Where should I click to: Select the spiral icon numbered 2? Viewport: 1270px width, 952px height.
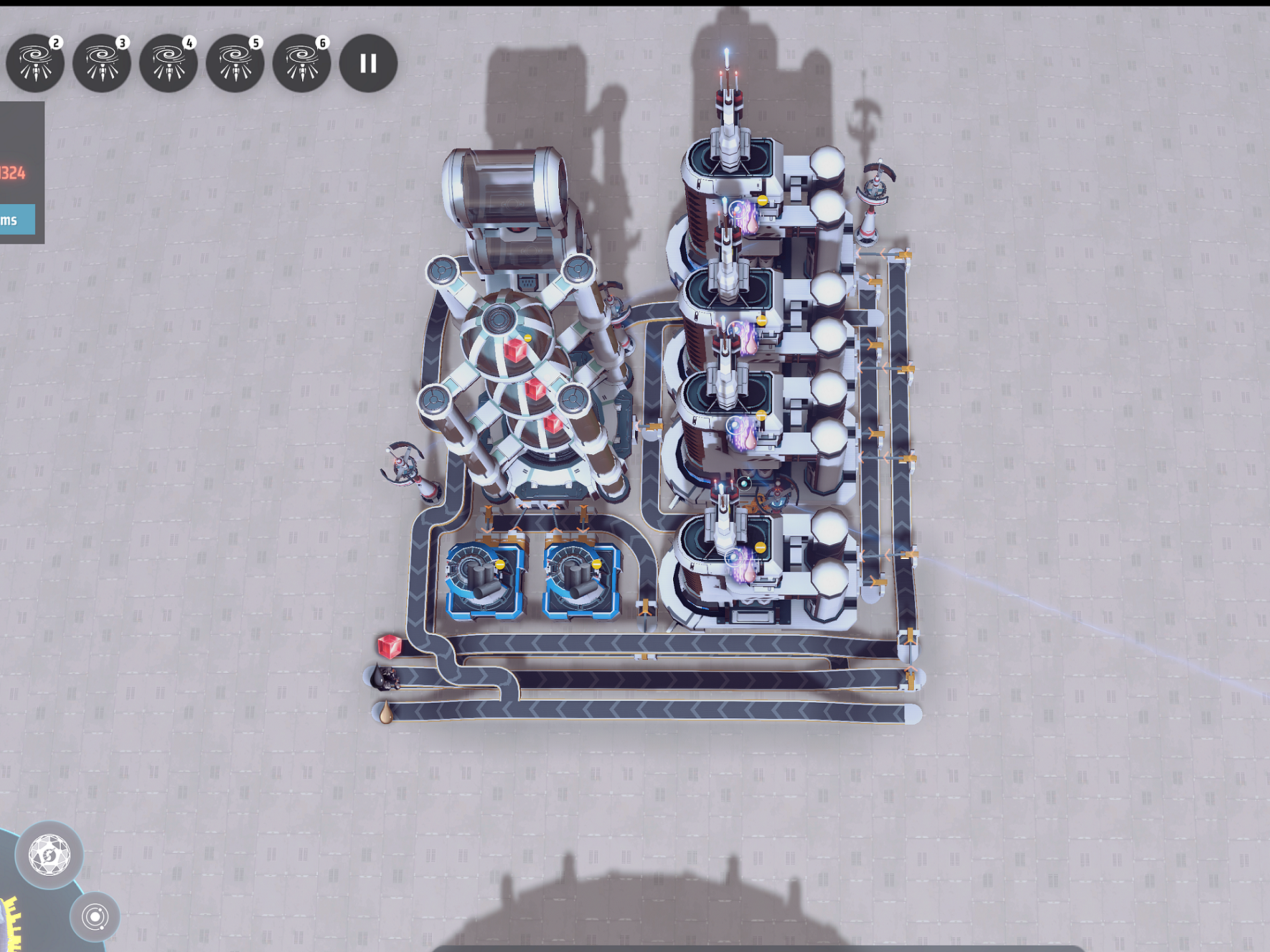[35, 63]
